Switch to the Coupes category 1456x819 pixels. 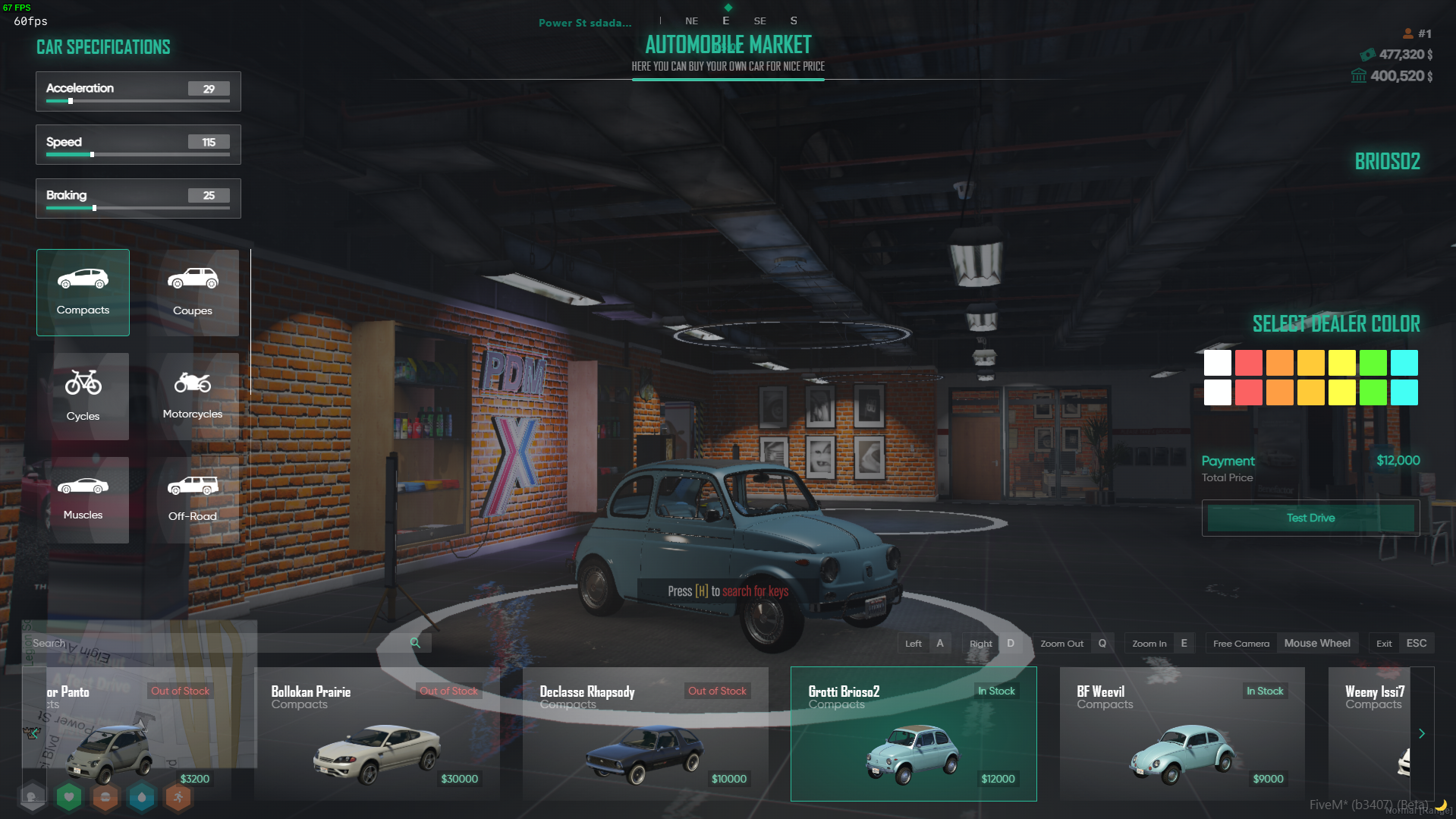(193, 292)
